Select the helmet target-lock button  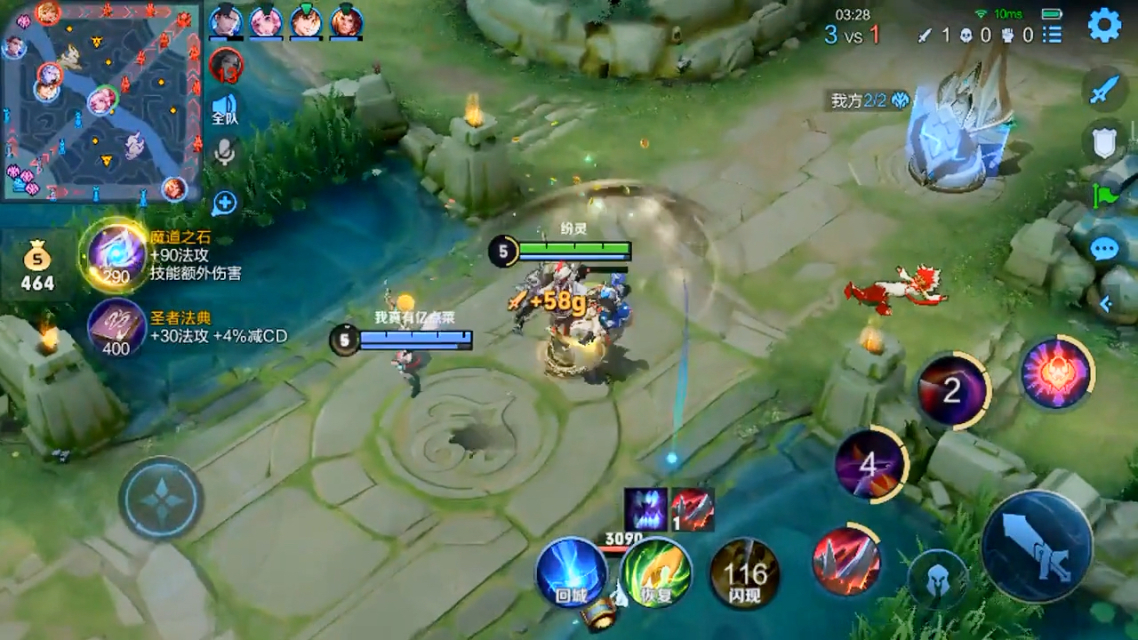pos(937,578)
